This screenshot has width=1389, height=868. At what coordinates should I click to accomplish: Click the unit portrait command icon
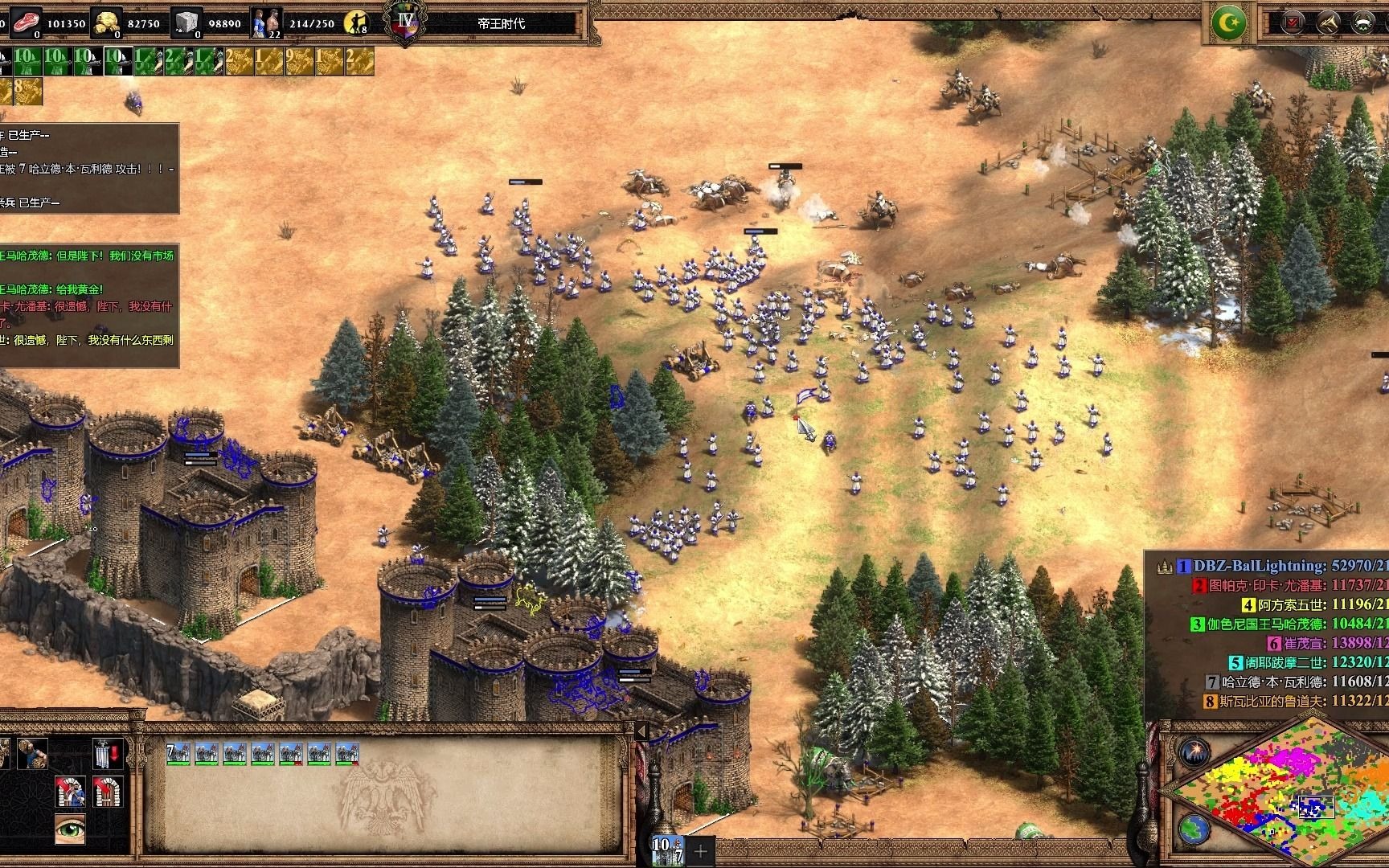[32, 754]
